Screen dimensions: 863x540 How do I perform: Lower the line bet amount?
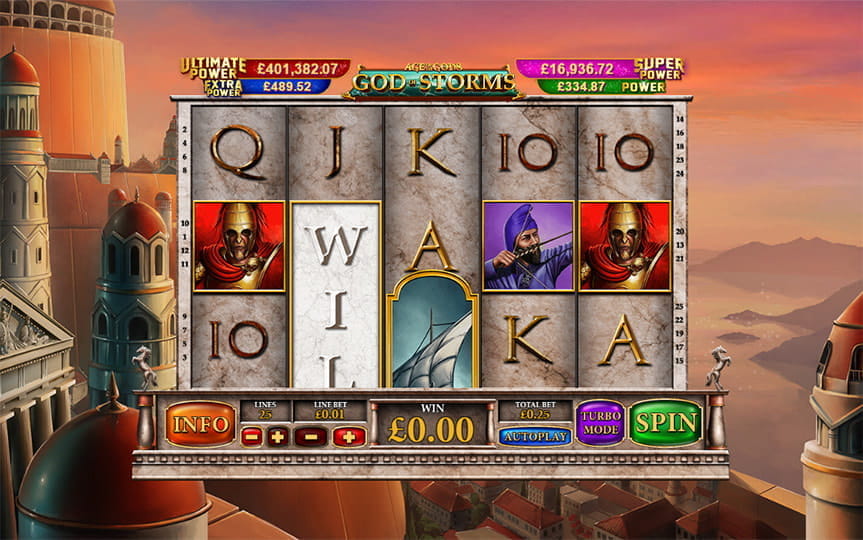tap(311, 436)
